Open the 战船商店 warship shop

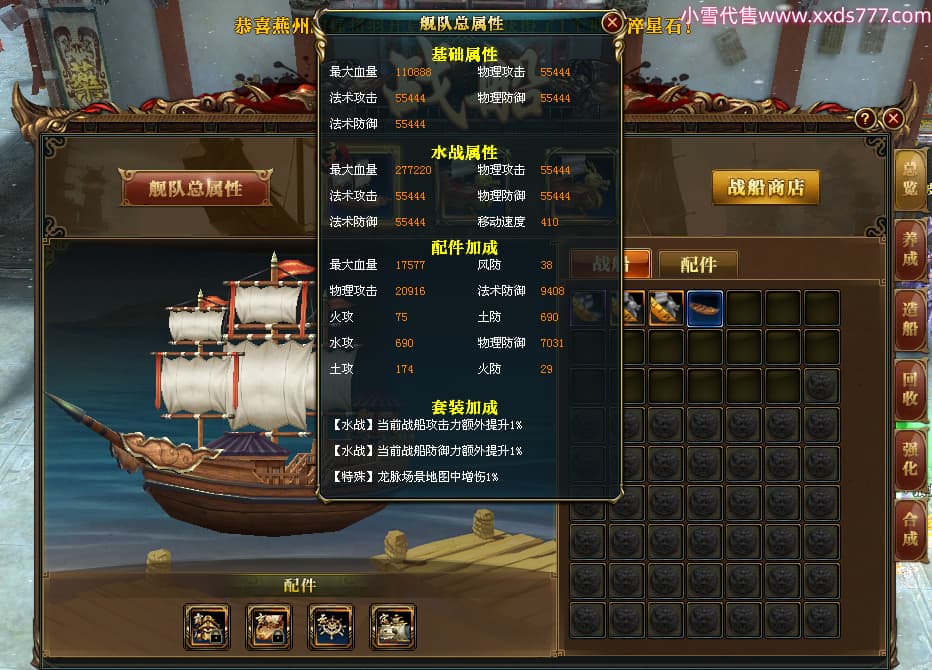[x=765, y=188]
